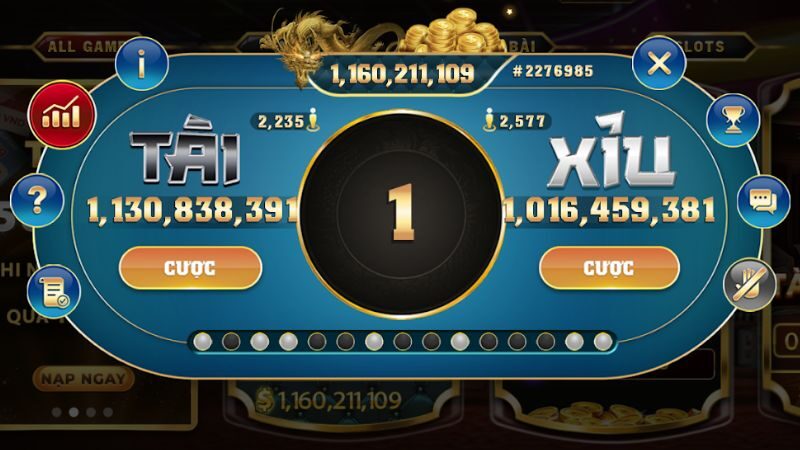Screen dimensions: 800x450
Task: Click the crossed-out hand icon
Action: pos(749,284)
